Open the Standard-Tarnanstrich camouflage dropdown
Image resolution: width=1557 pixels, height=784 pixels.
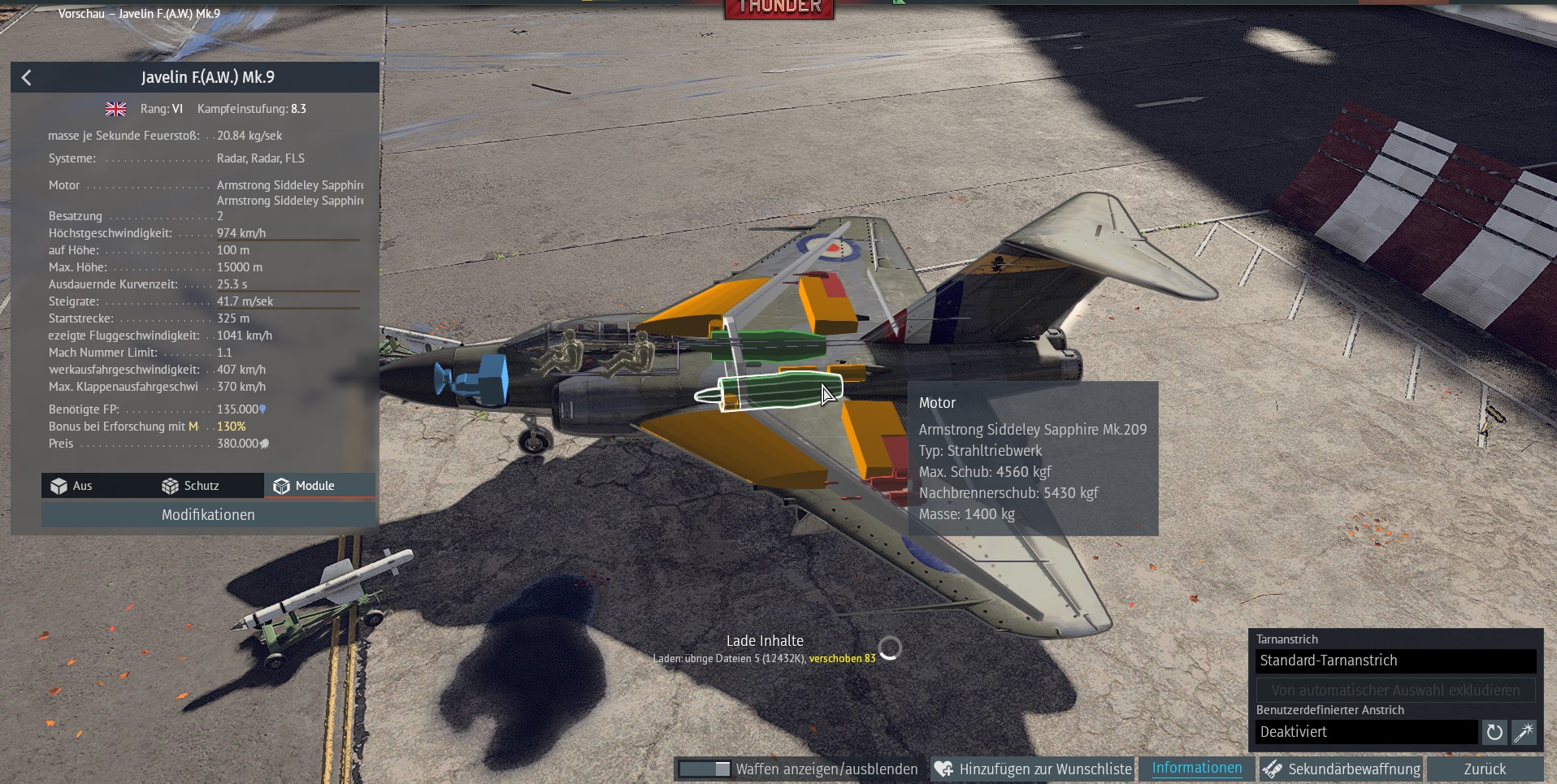coord(1395,661)
